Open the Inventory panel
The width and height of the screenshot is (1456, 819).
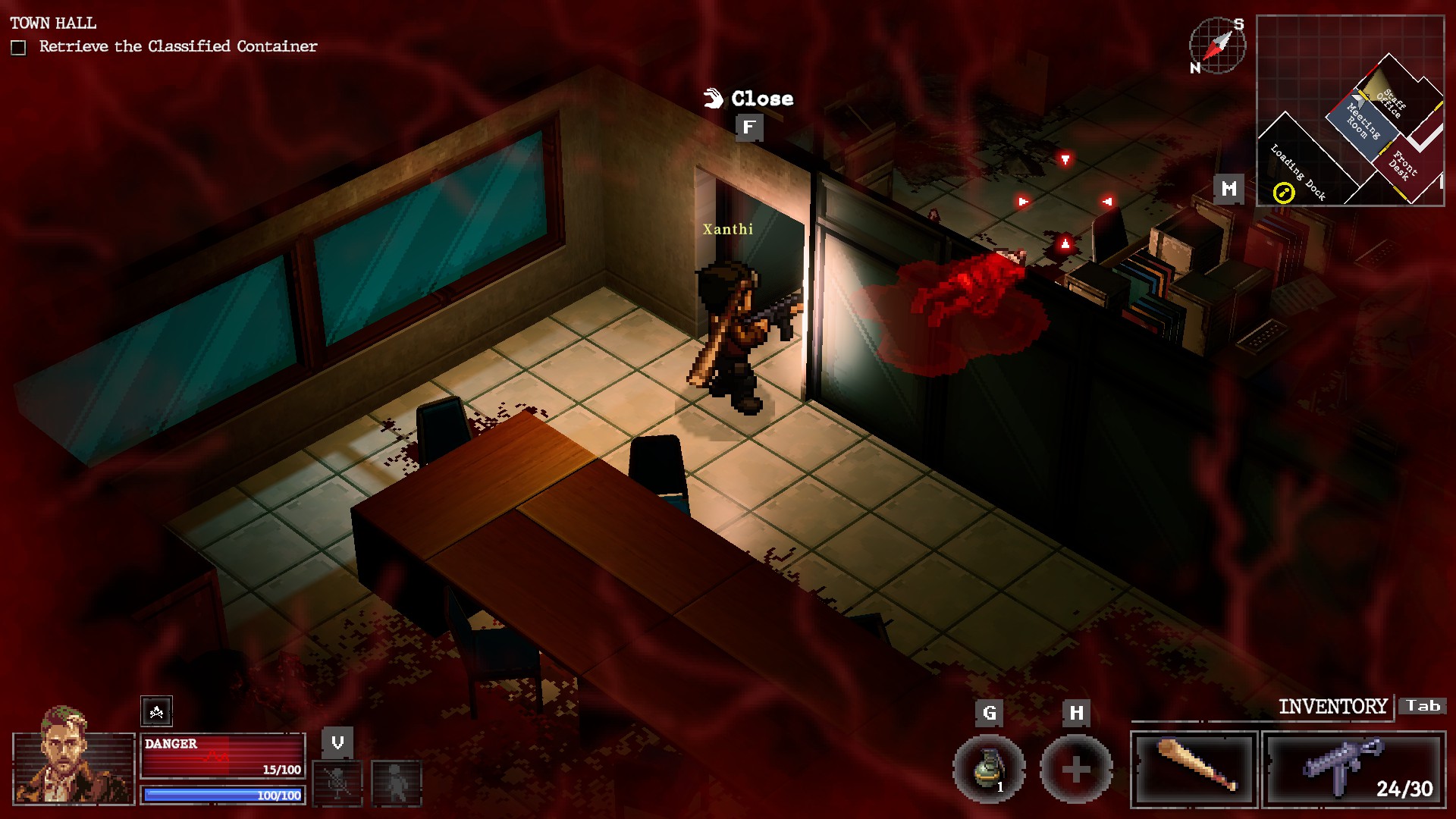pyautogui.click(x=1332, y=707)
